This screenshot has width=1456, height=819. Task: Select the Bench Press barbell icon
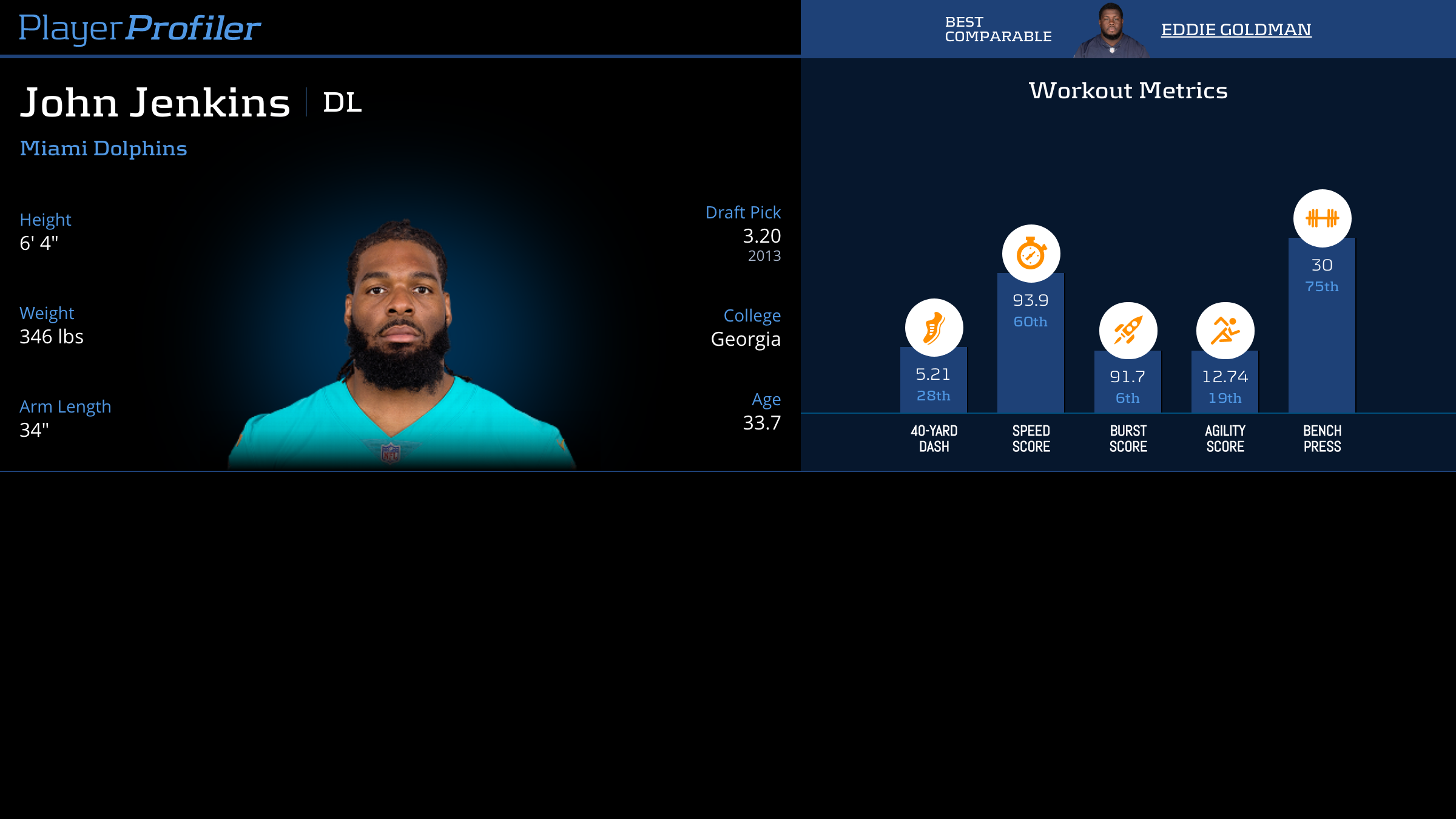(x=1322, y=218)
